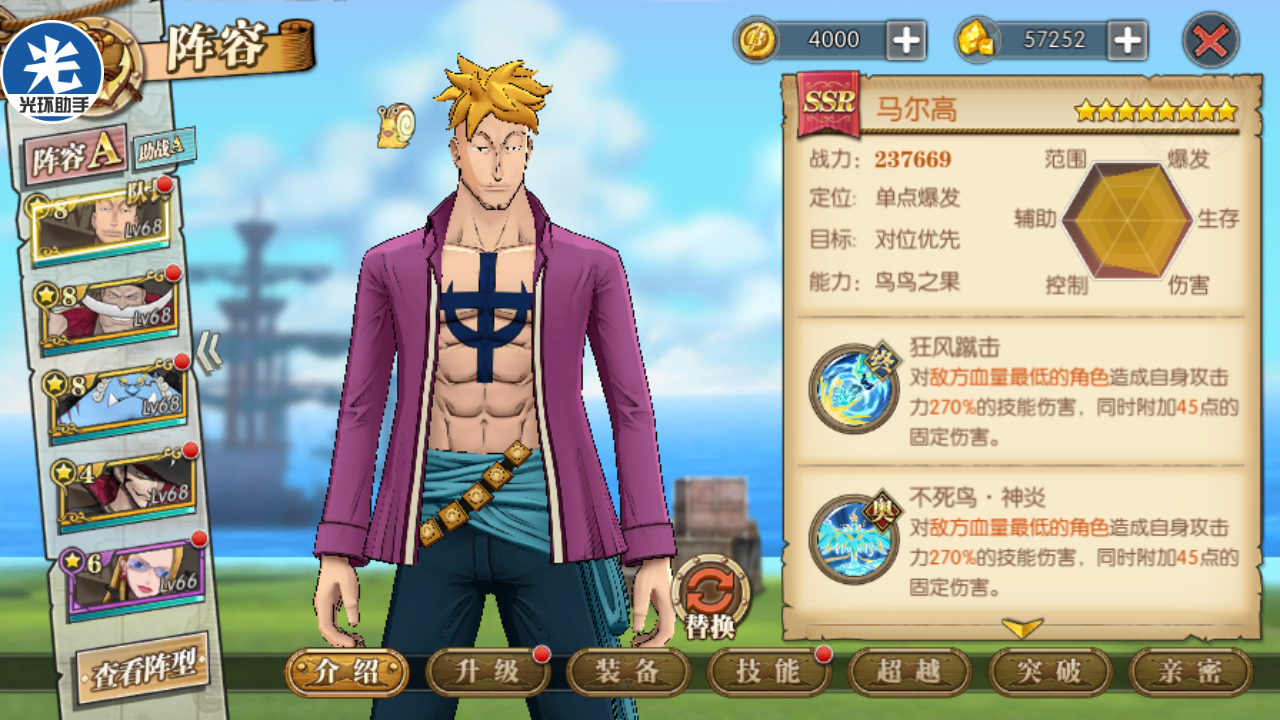Select the white mustache character card
The width and height of the screenshot is (1280, 720).
click(110, 313)
